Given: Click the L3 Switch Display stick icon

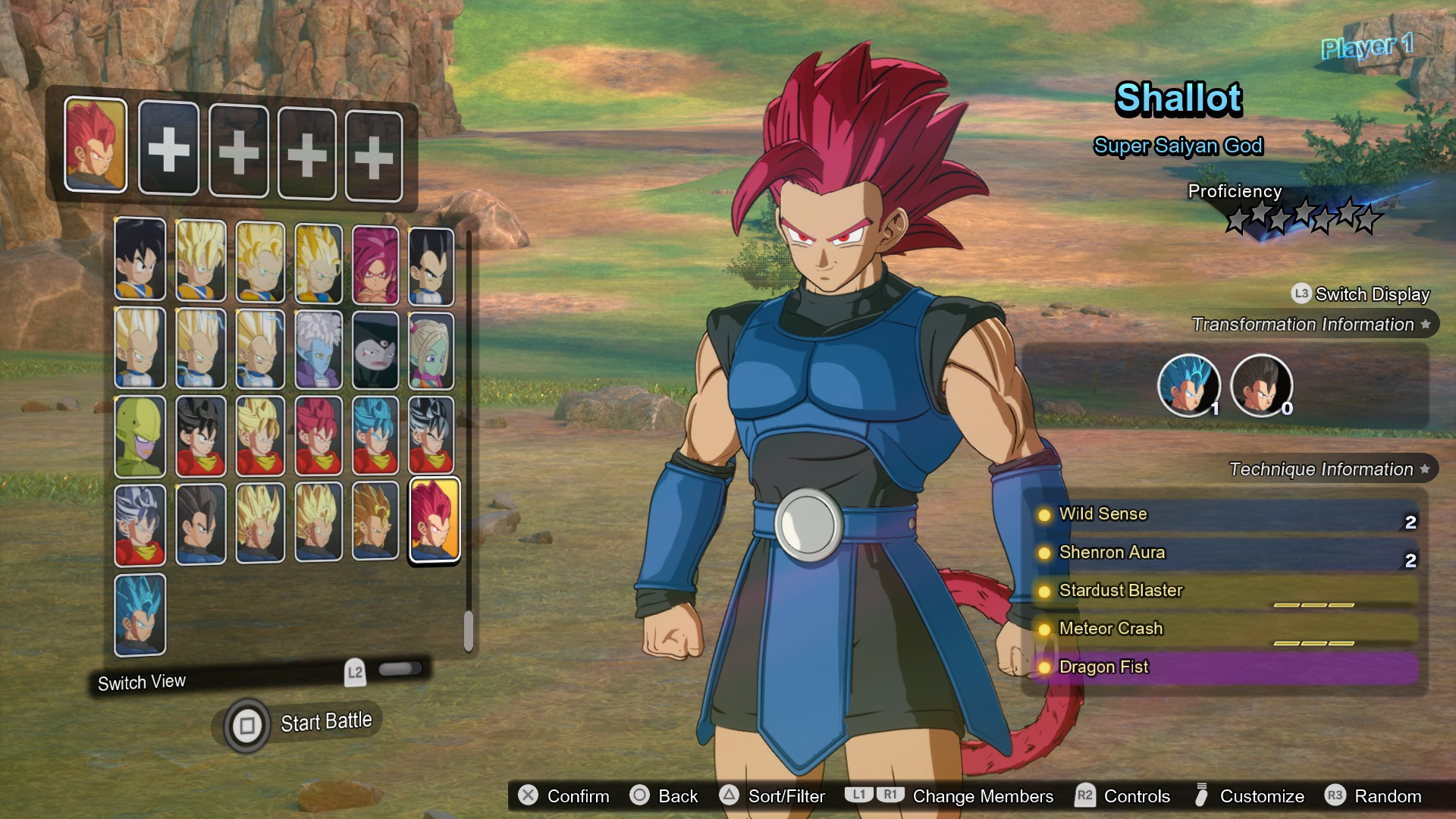Looking at the screenshot, I should pyautogui.click(x=1298, y=294).
